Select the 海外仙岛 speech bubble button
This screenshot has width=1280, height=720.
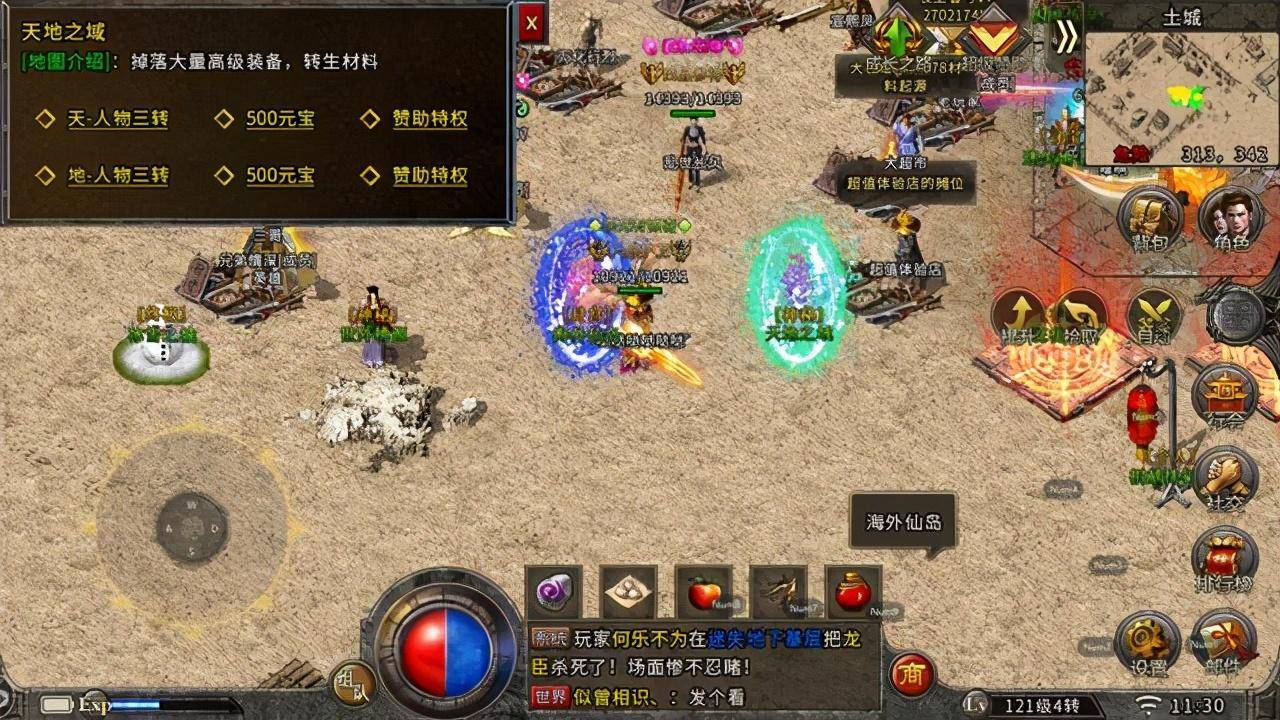pos(903,522)
